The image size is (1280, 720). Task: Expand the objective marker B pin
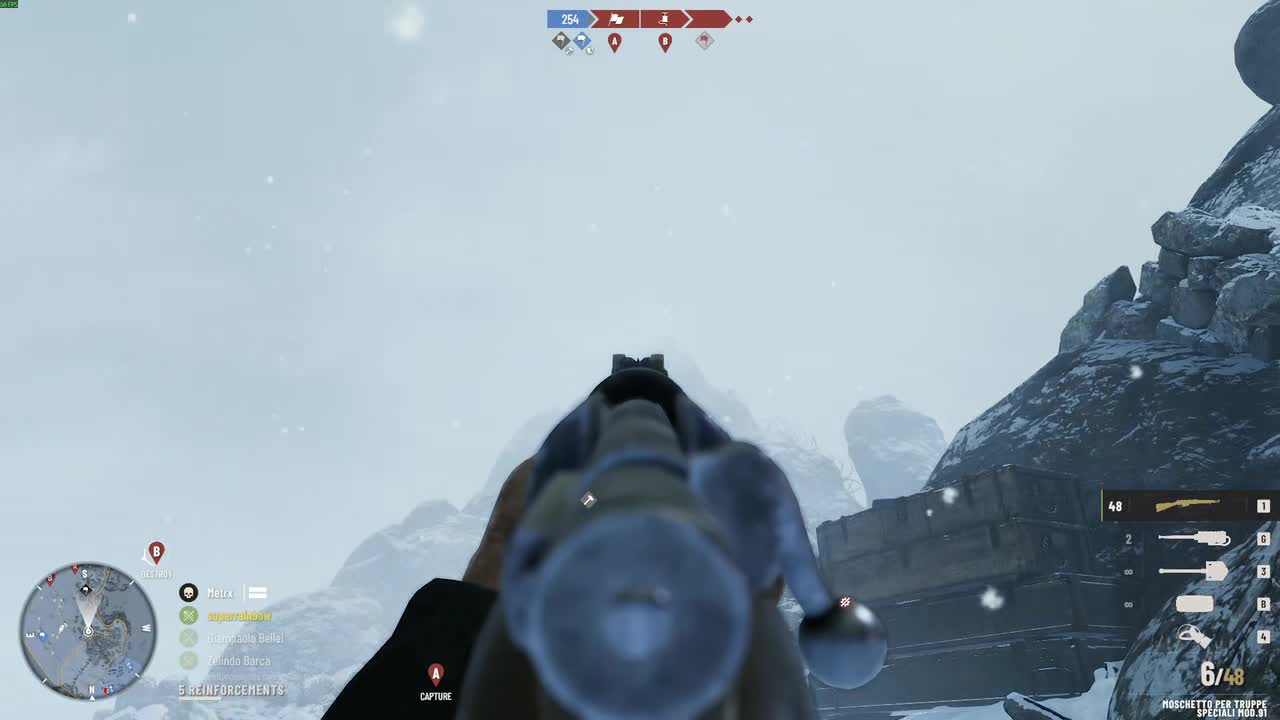pos(665,43)
